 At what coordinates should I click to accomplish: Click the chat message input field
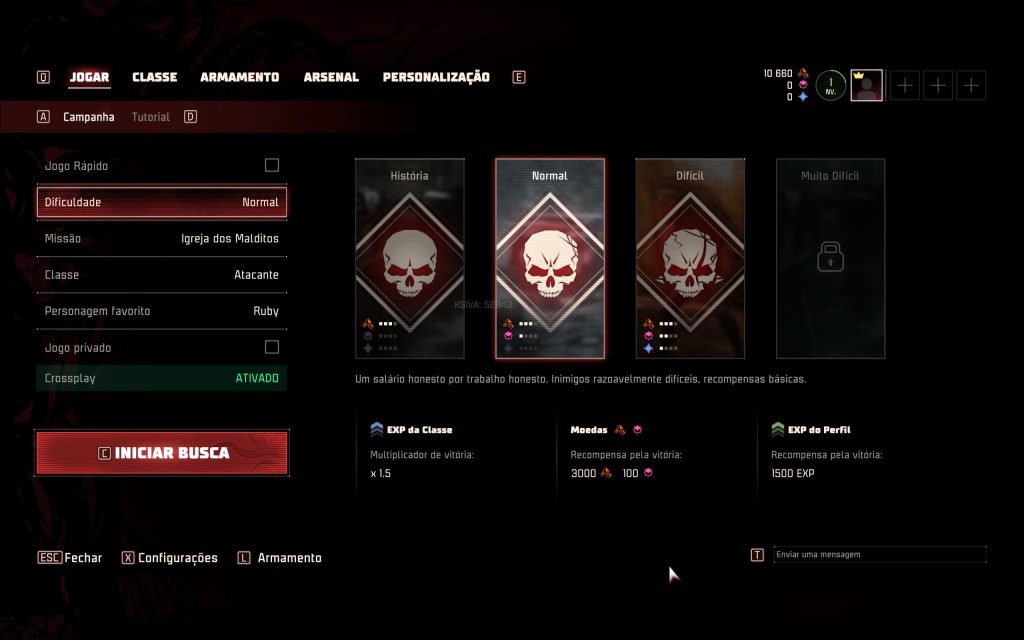(879, 554)
